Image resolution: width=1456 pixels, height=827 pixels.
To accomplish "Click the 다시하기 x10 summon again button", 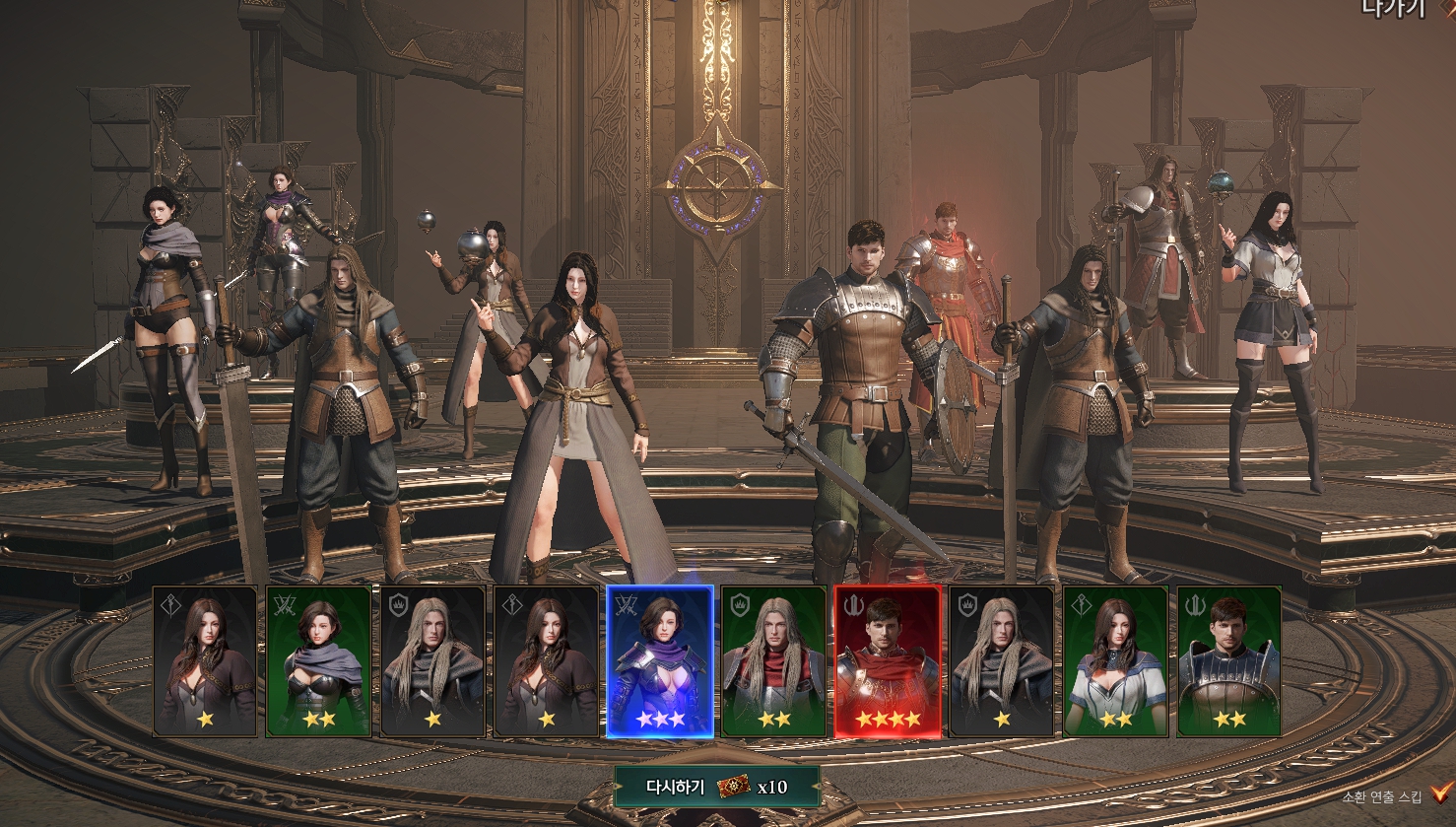I will (716, 787).
